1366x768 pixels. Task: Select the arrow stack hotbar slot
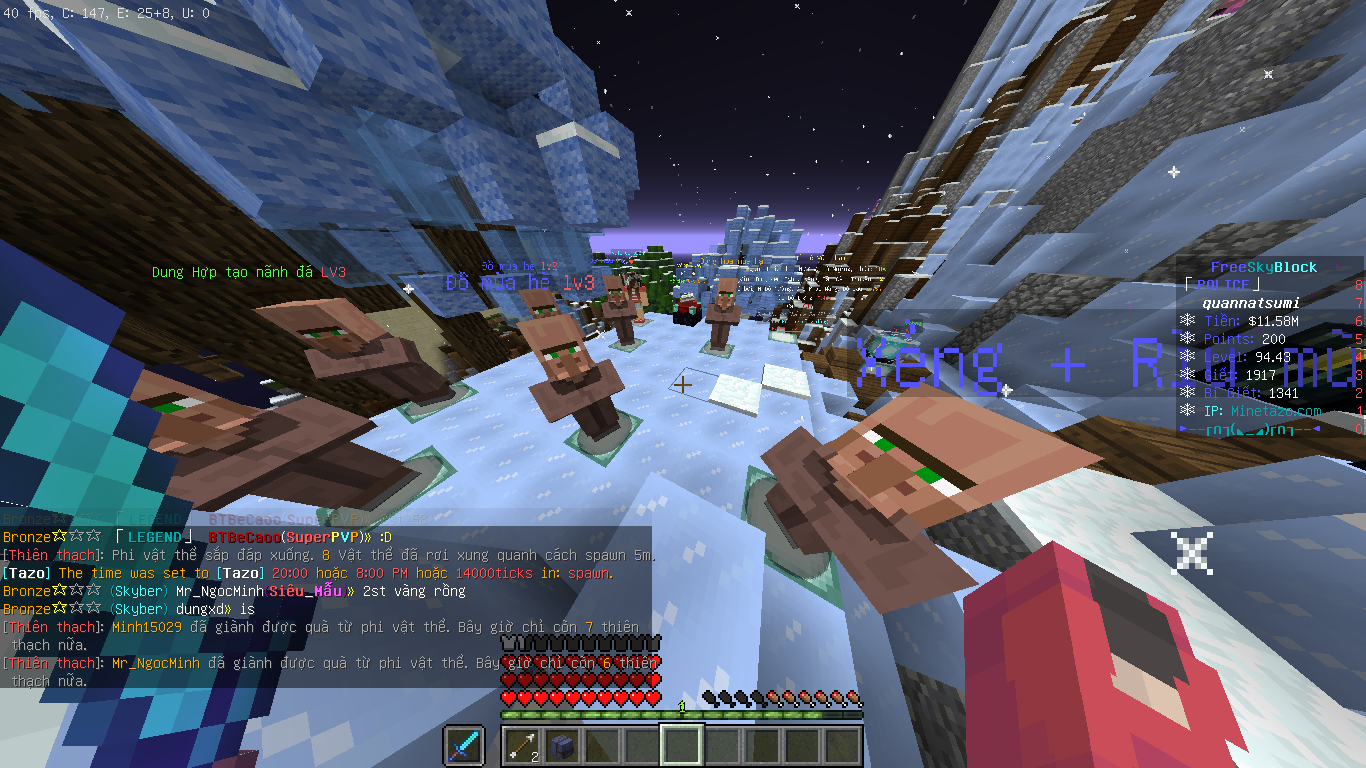point(522,746)
